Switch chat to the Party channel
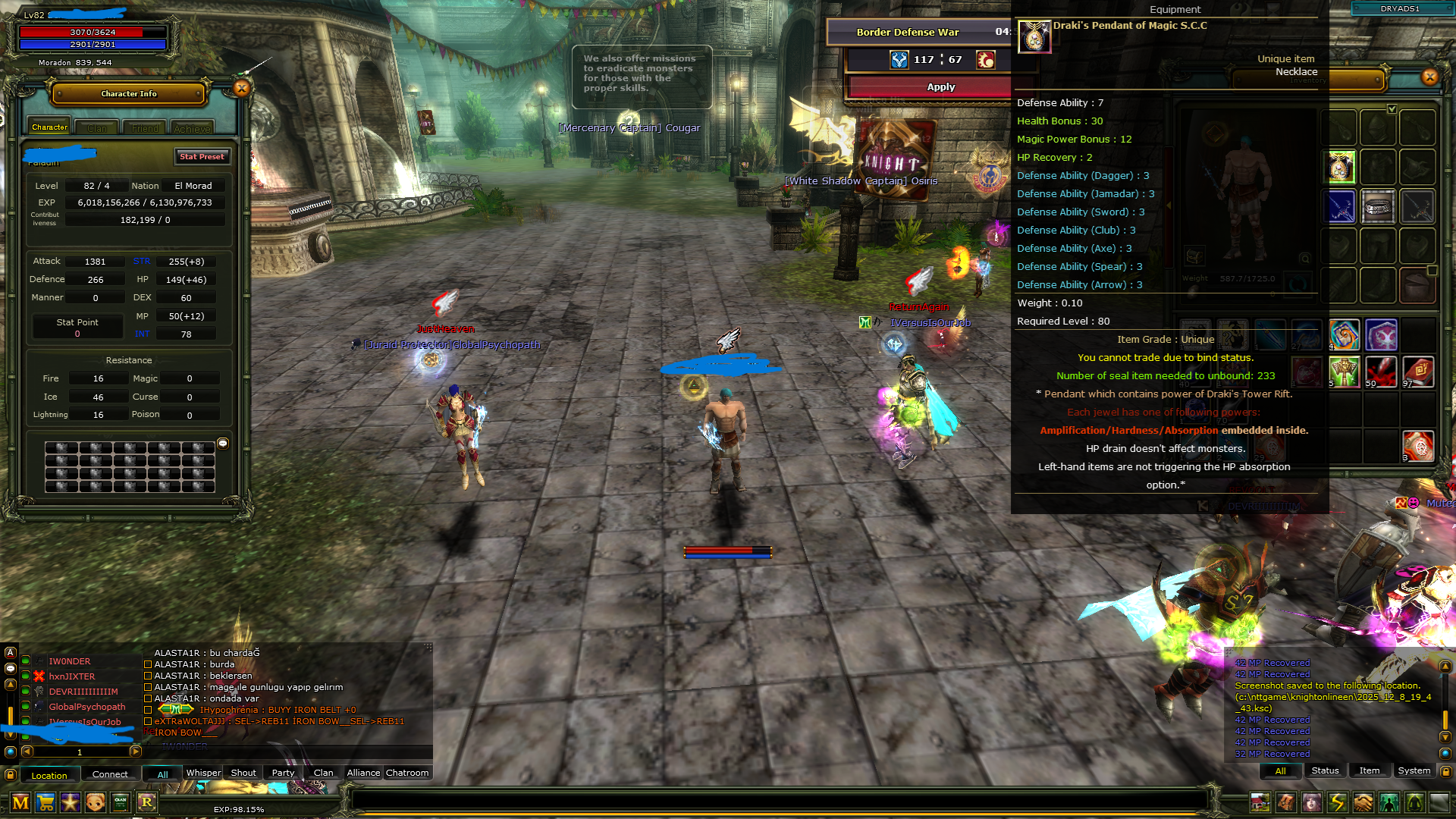The image size is (1456, 819). point(283,773)
